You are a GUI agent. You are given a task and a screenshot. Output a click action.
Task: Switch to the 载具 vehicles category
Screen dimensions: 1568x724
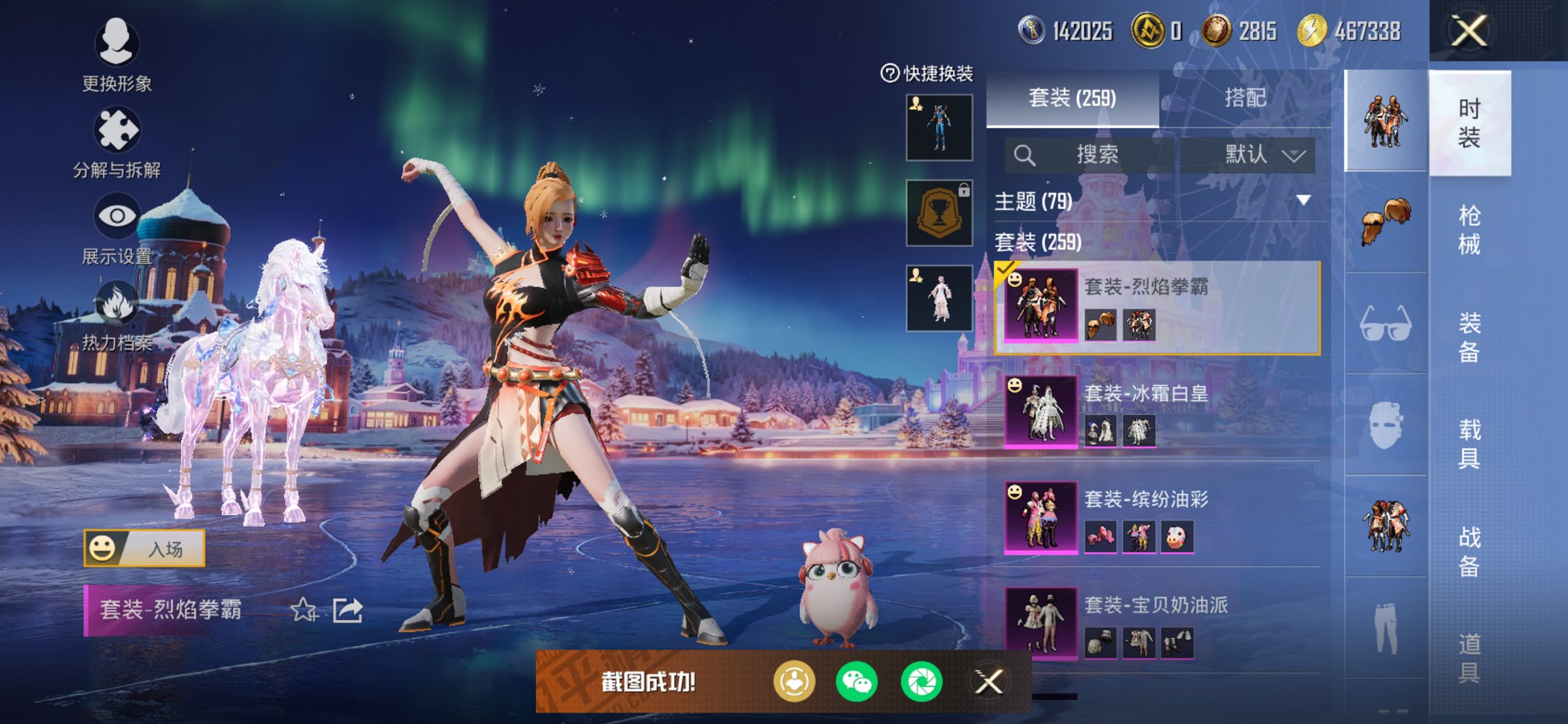pyautogui.click(x=1468, y=443)
